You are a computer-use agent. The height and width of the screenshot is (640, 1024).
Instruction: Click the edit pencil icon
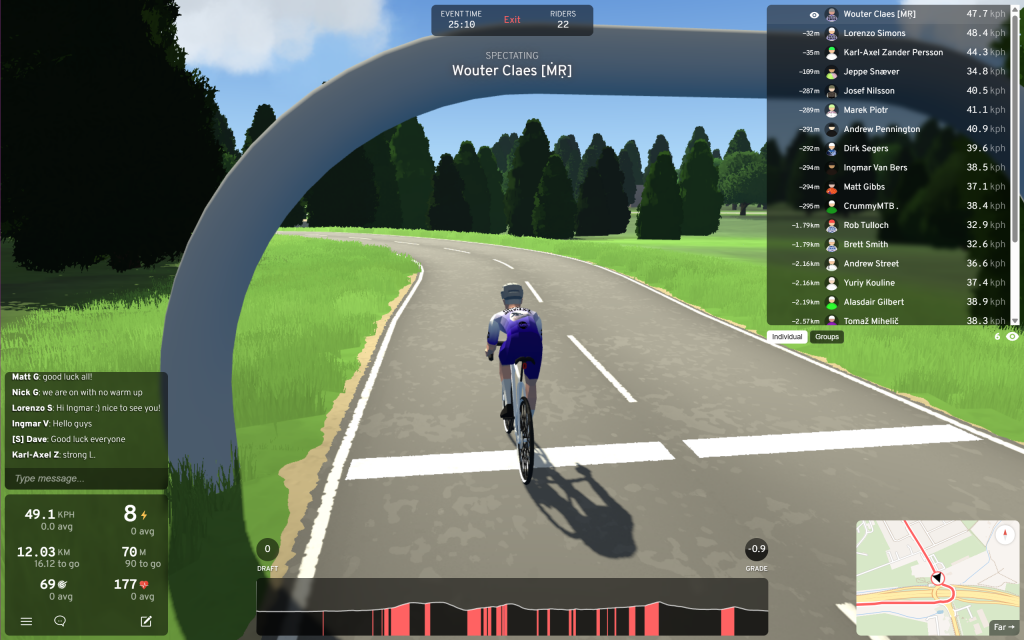pyautogui.click(x=146, y=621)
